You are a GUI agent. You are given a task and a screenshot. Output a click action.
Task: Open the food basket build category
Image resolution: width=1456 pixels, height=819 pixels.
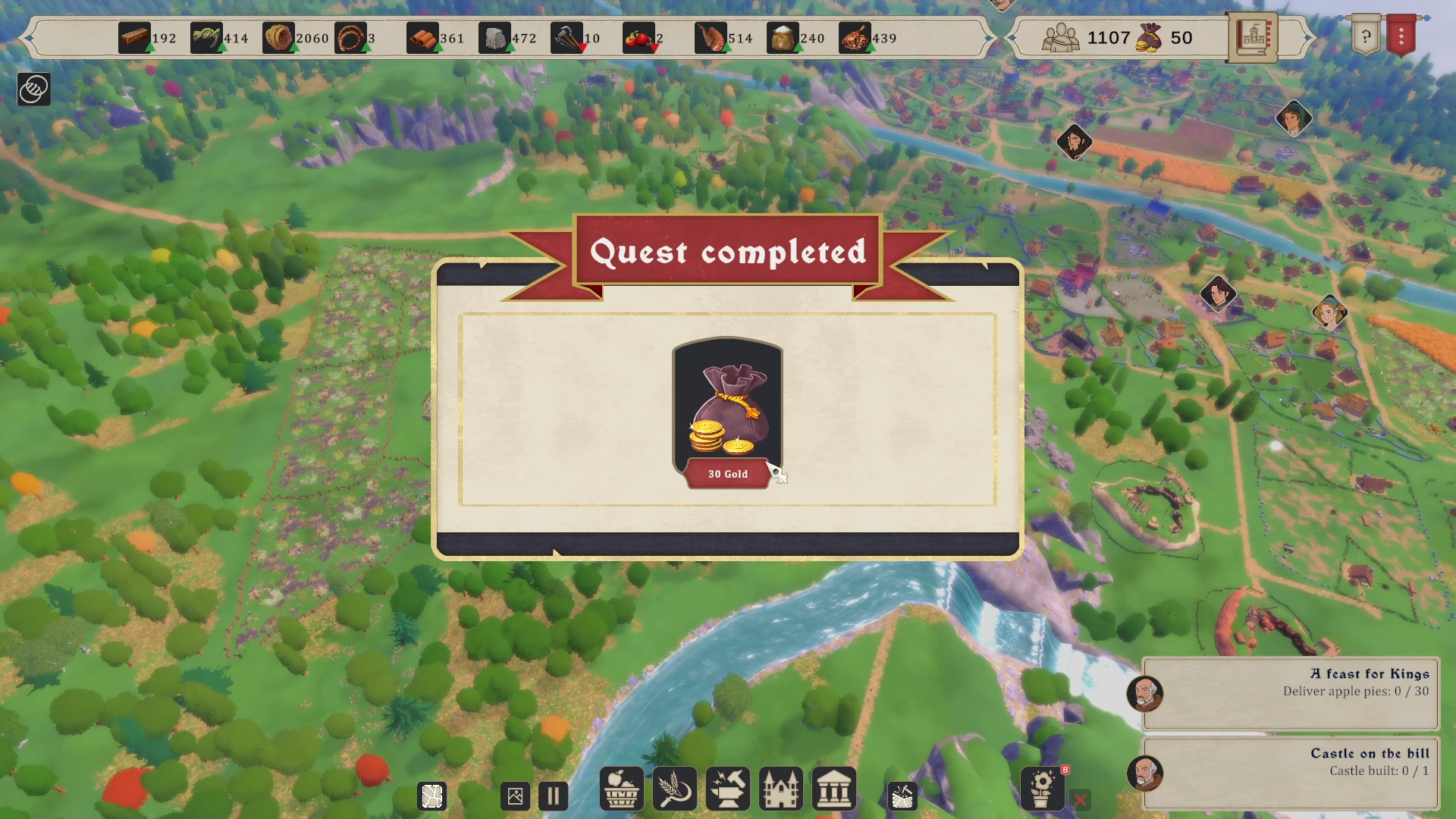point(621,789)
